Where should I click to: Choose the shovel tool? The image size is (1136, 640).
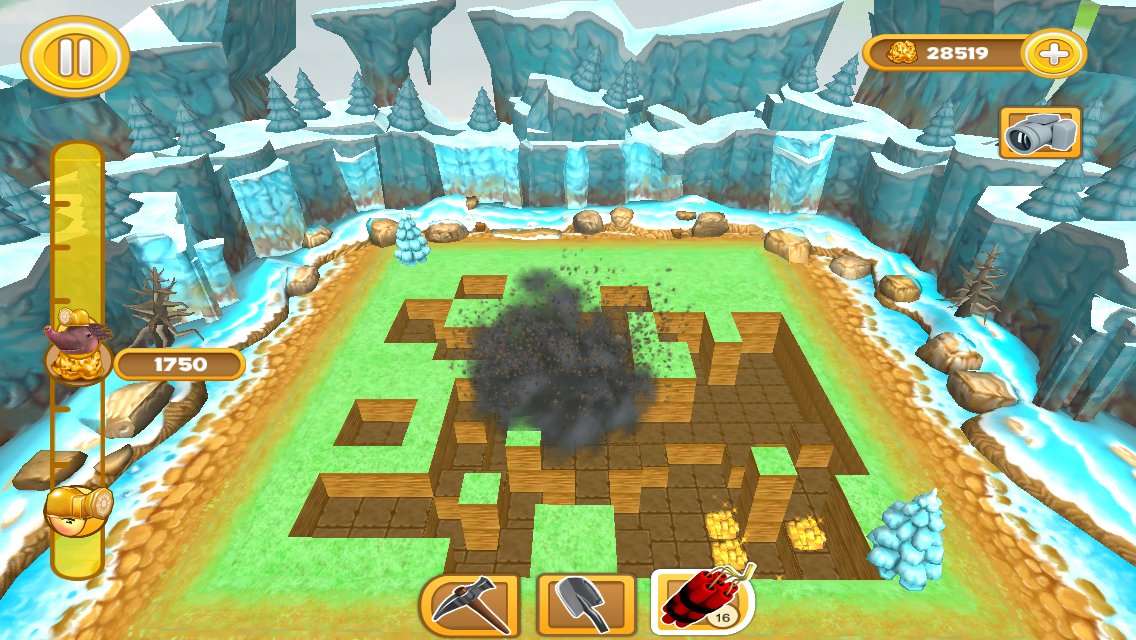(x=585, y=604)
